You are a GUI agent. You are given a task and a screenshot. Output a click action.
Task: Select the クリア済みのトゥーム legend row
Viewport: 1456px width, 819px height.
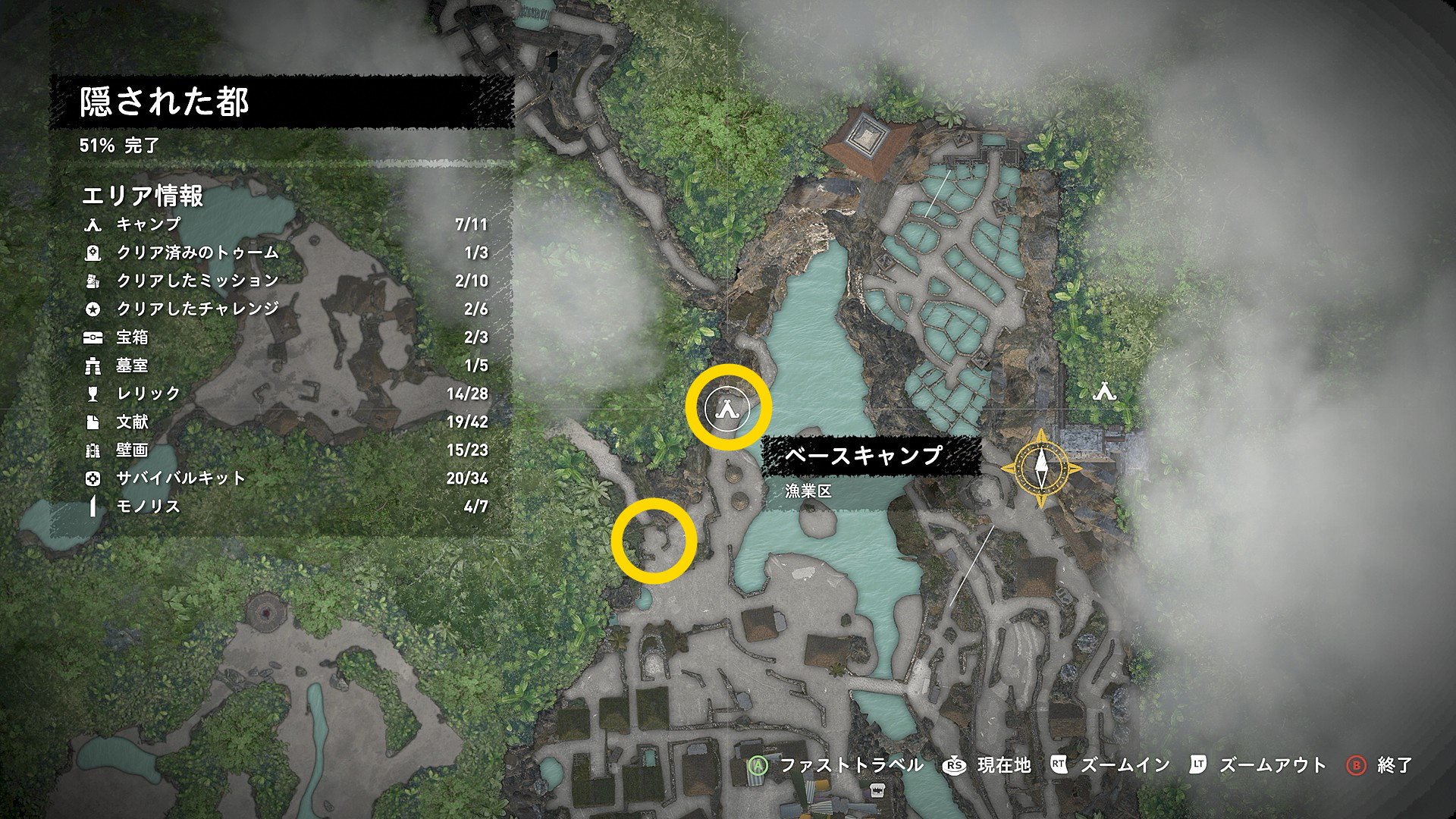coord(197,253)
